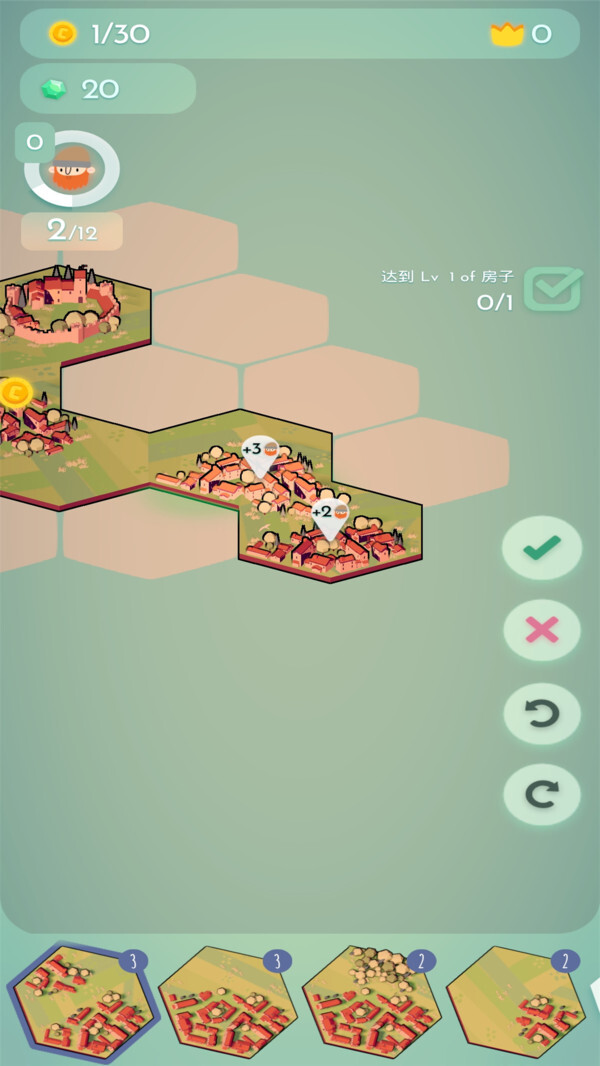600x1066 pixels.
Task: Select the mostly empty field tile with badge 2
Action: click(x=516, y=1003)
